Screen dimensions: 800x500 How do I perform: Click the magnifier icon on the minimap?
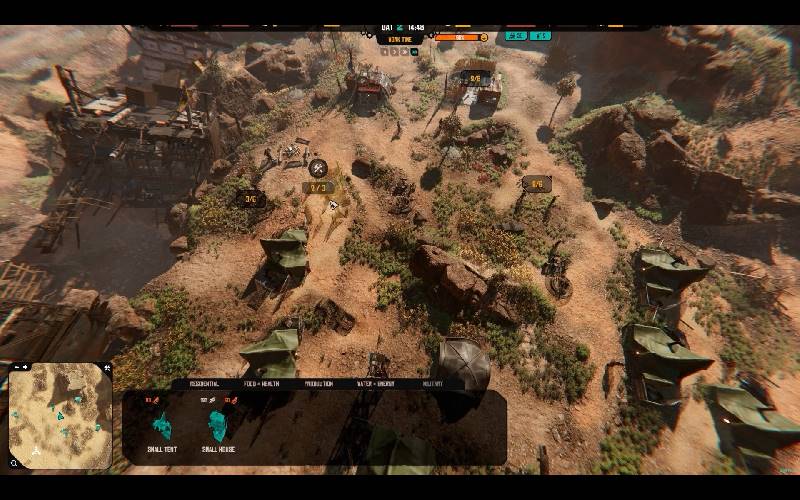point(14,463)
